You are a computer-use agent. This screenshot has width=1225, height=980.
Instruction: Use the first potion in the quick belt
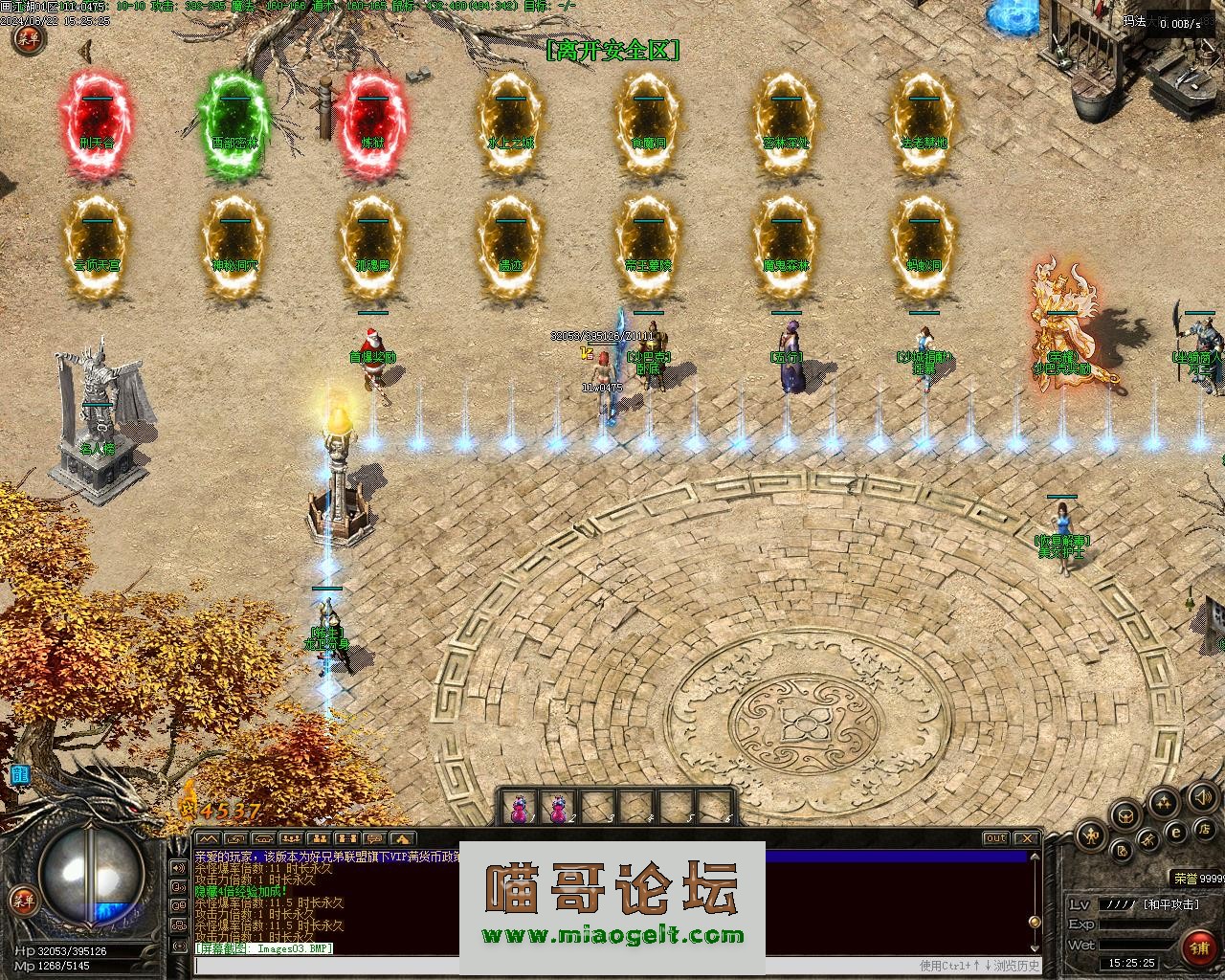(x=520, y=809)
